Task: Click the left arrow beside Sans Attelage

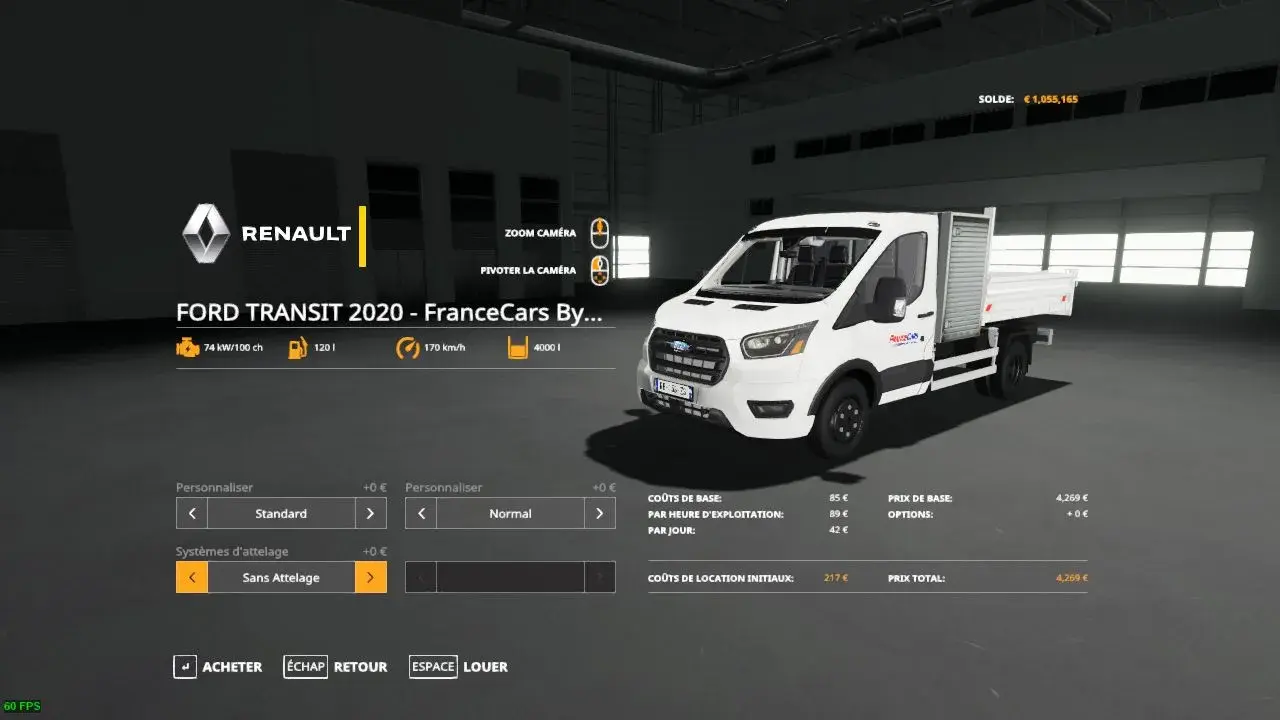Action: 192,577
